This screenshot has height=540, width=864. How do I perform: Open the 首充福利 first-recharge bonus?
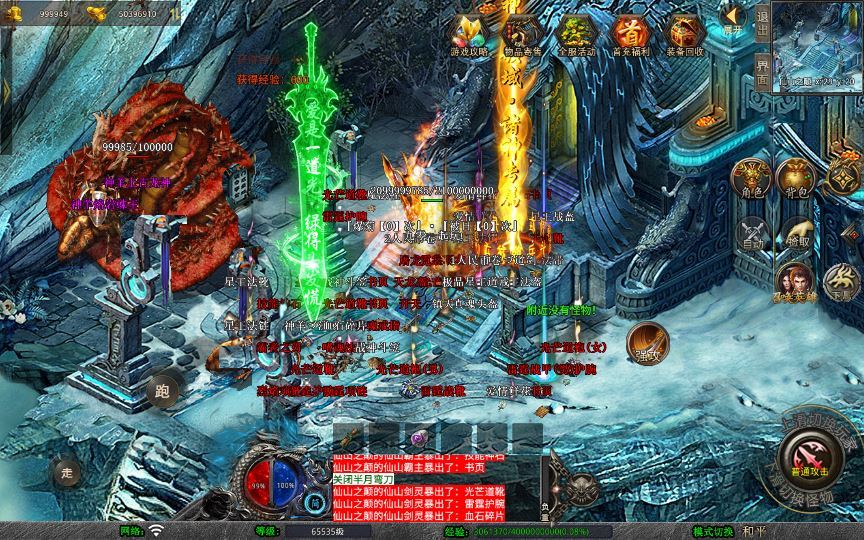[630, 32]
